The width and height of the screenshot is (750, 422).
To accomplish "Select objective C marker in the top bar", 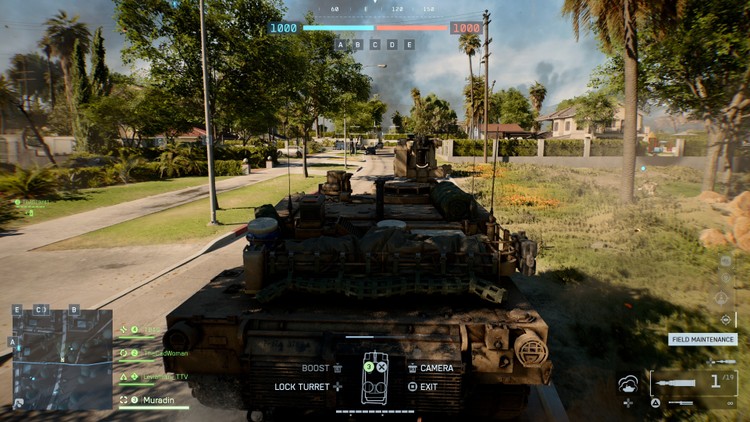I will [375, 44].
